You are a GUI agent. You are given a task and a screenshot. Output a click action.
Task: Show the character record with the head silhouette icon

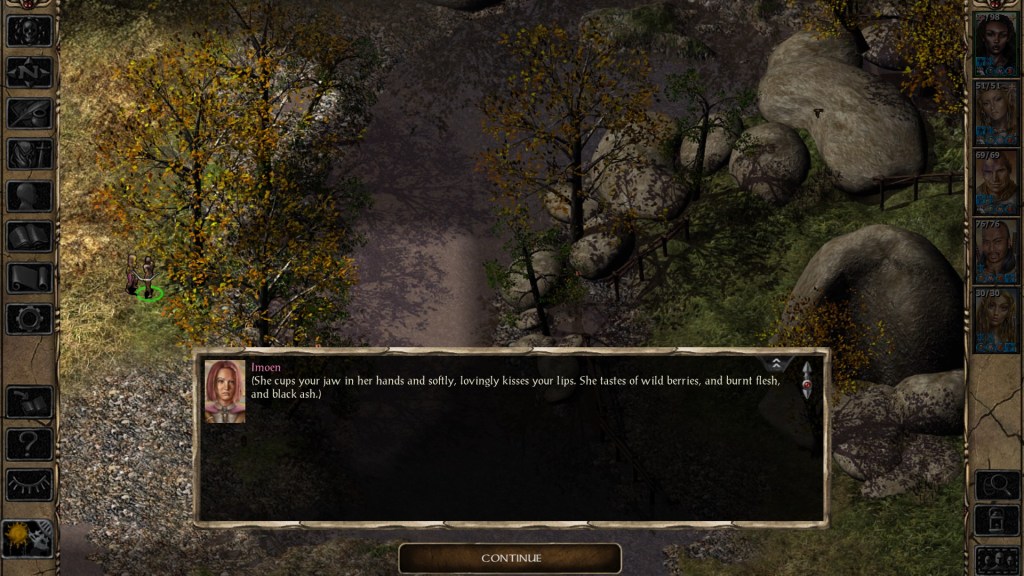click(29, 196)
